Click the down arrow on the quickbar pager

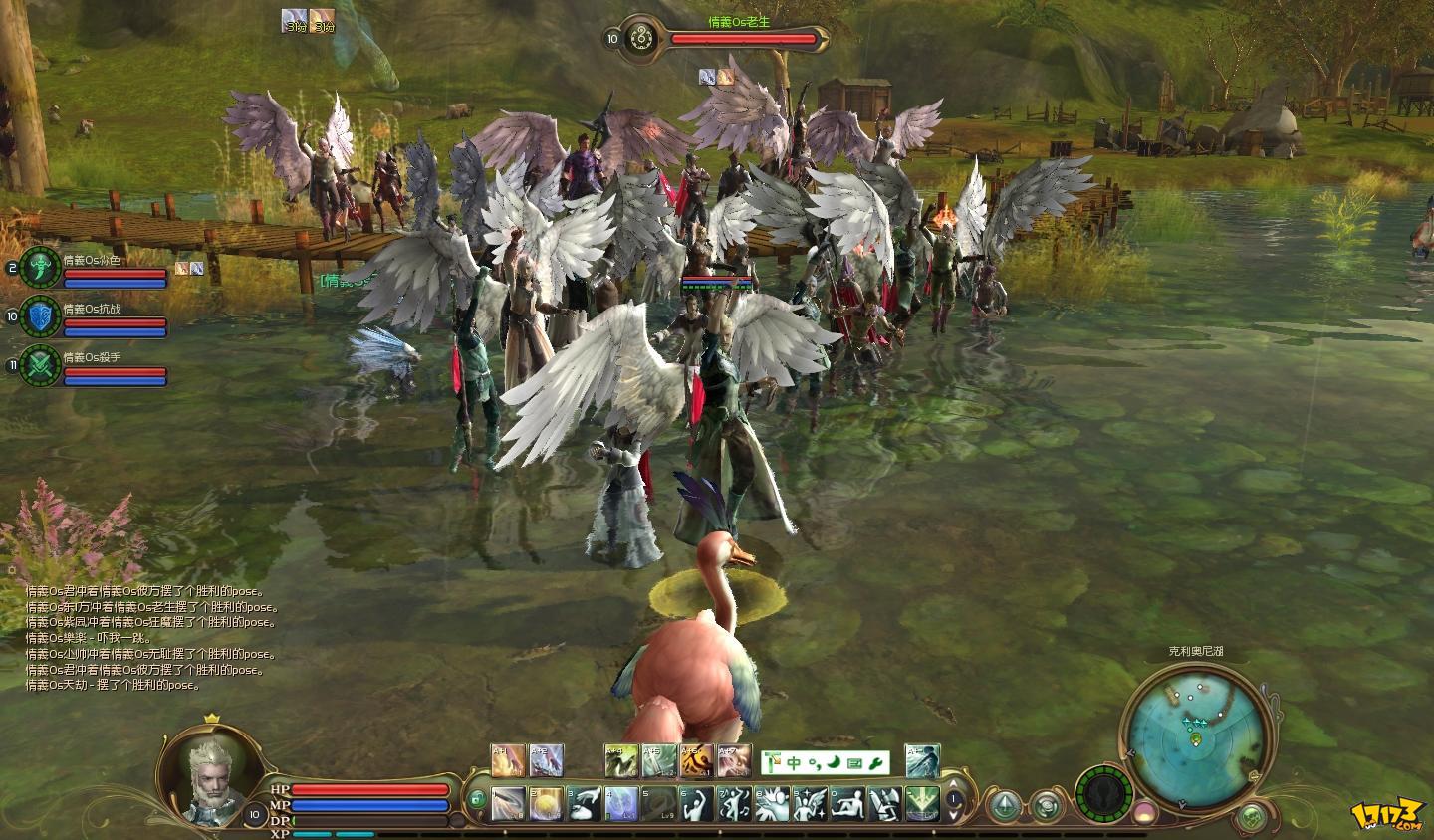(x=953, y=814)
